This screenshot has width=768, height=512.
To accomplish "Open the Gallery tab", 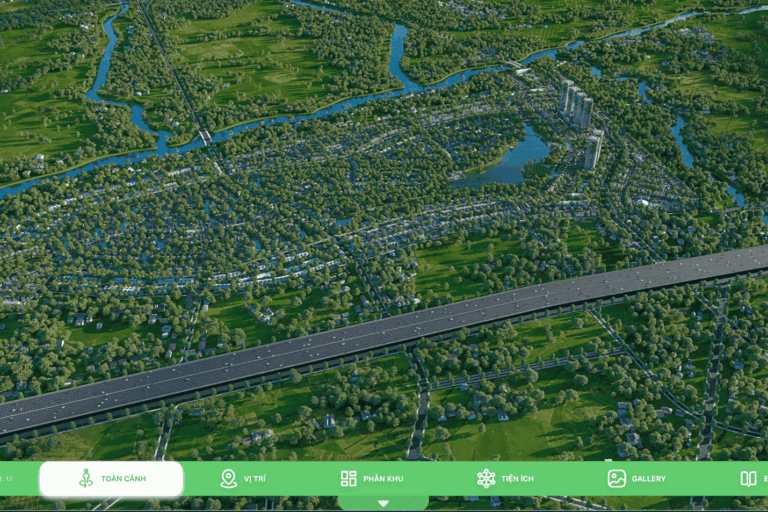I will [636, 479].
